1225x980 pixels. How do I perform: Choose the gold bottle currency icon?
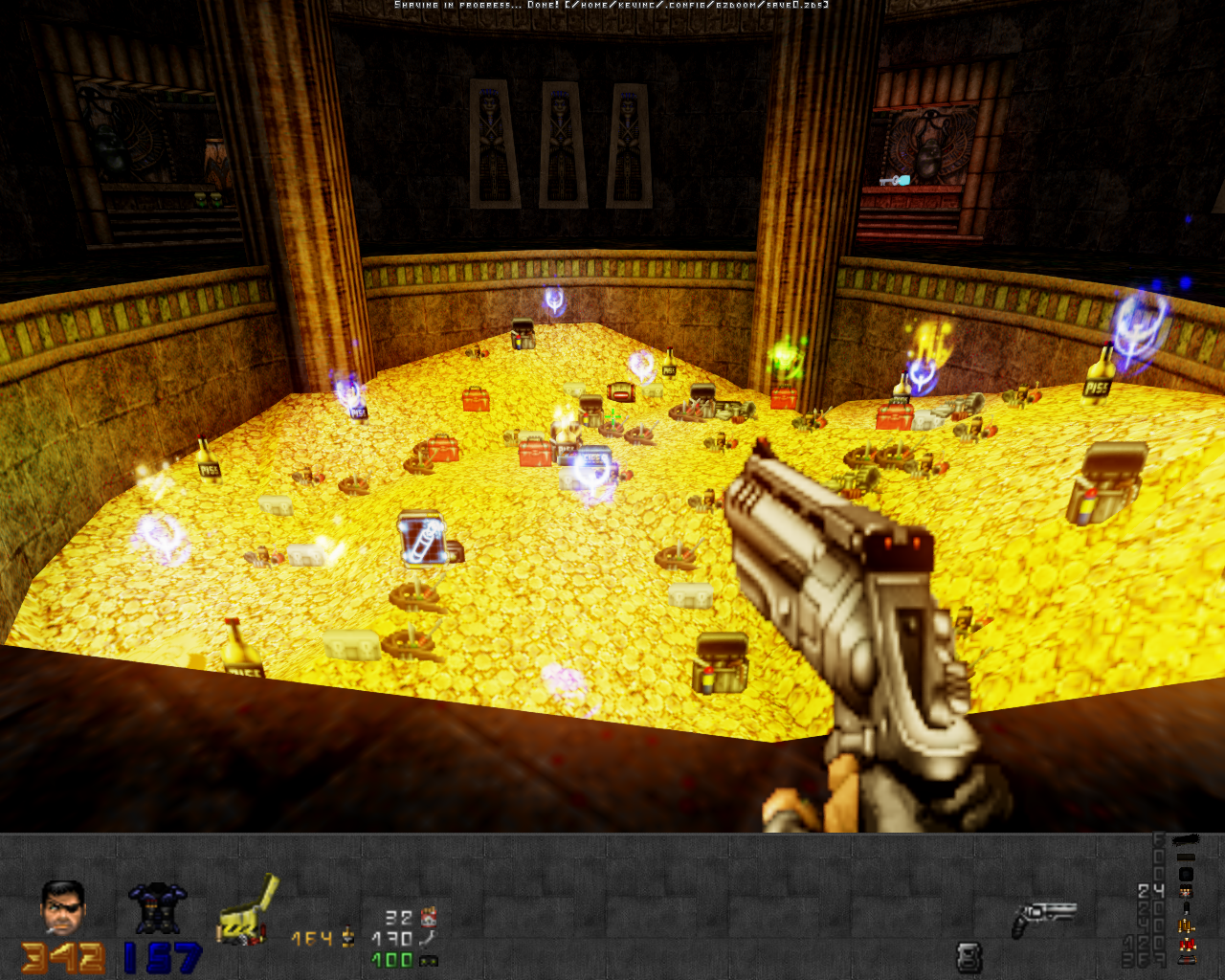pos(347,938)
